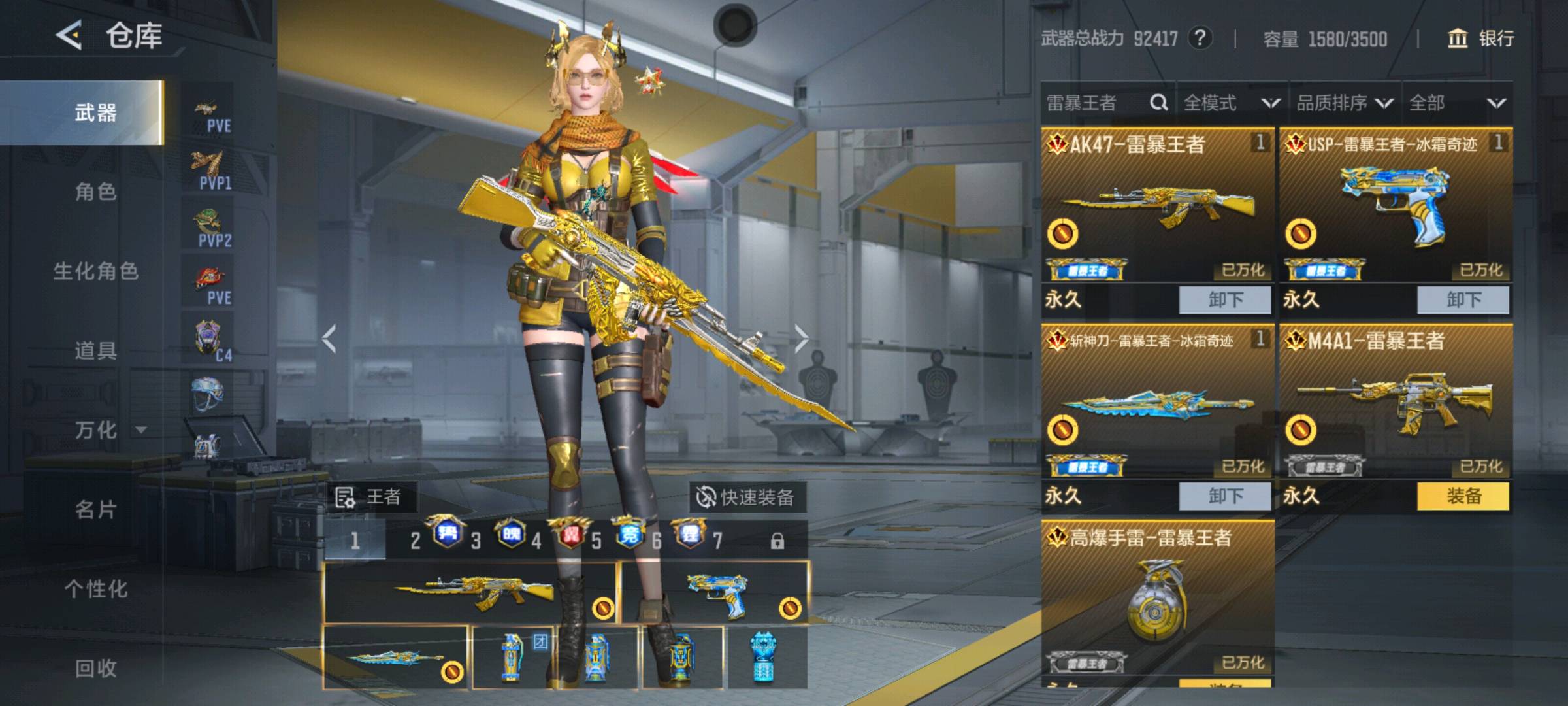This screenshot has width=1568, height=706.
Task: Equip the M4A1-雷暴王者 with 装备
Action: pos(1463,496)
